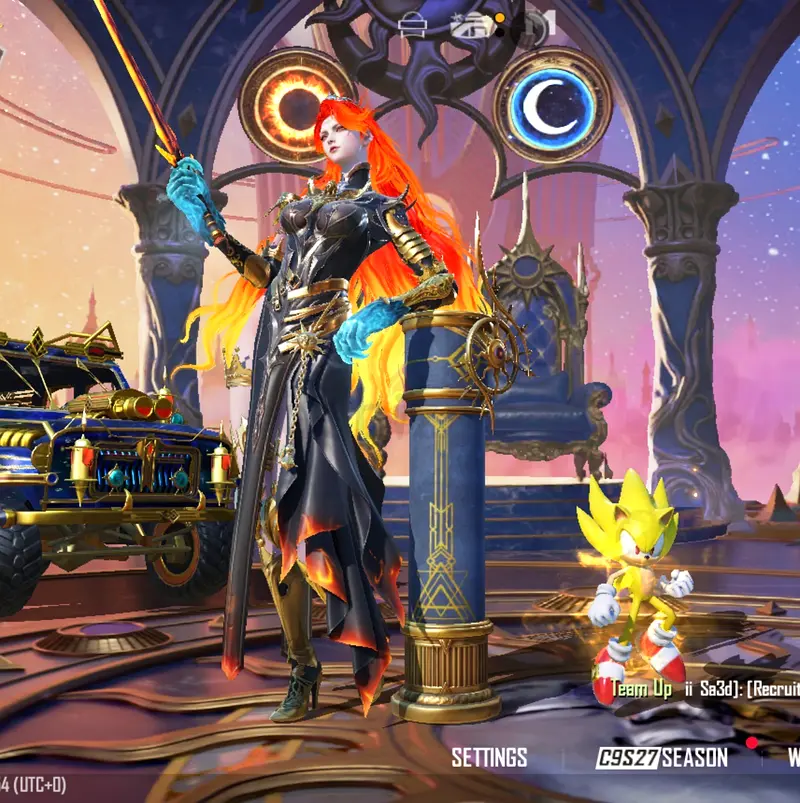Tap the wardrobe hanger icon at top
The image size is (800, 803).
pyautogui.click(x=412, y=25)
